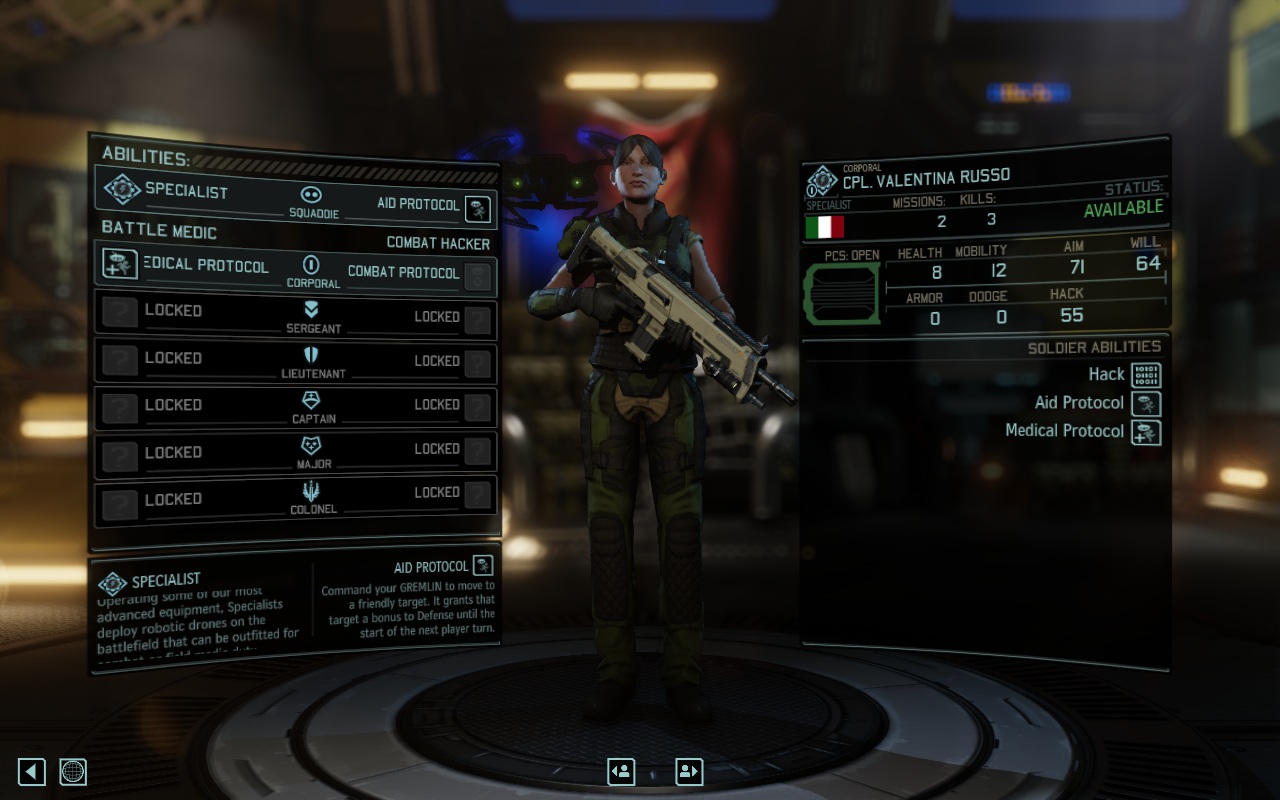
Task: Click the Medical Protocol soldier ability icon
Action: tap(1146, 432)
